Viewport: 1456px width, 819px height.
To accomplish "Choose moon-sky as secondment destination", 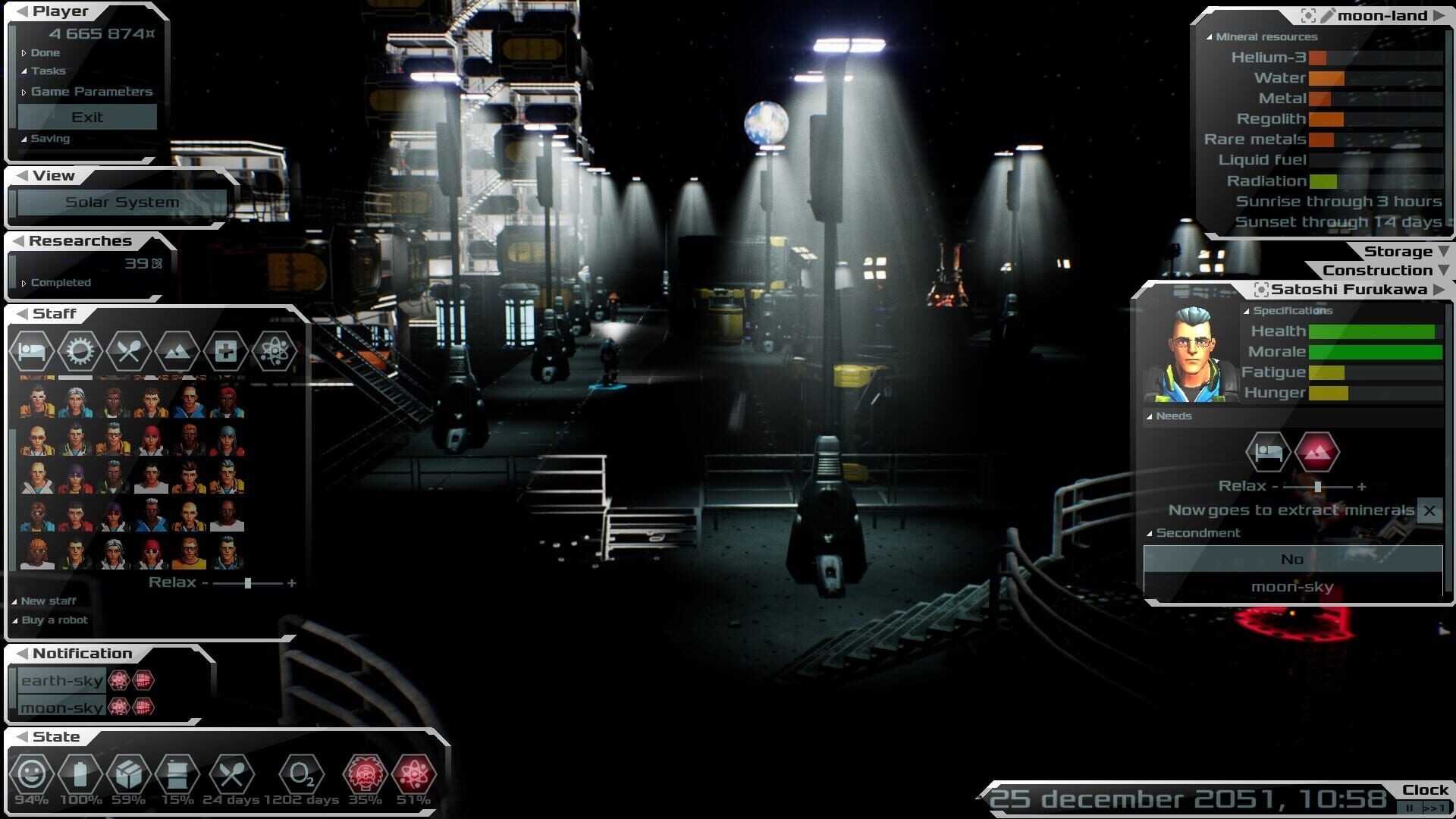I will [x=1292, y=587].
